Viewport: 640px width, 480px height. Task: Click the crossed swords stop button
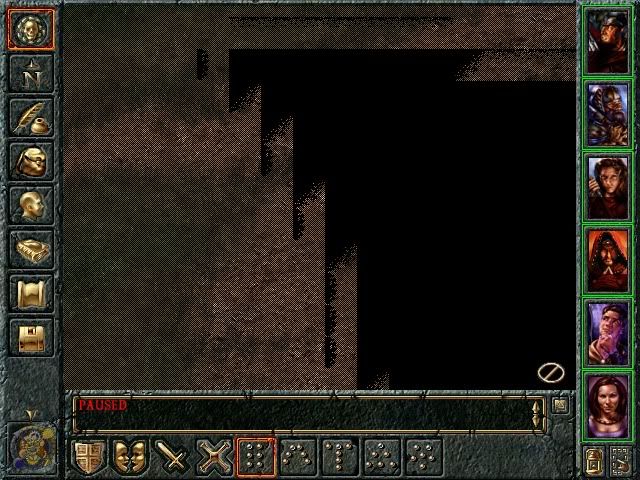(x=214, y=456)
